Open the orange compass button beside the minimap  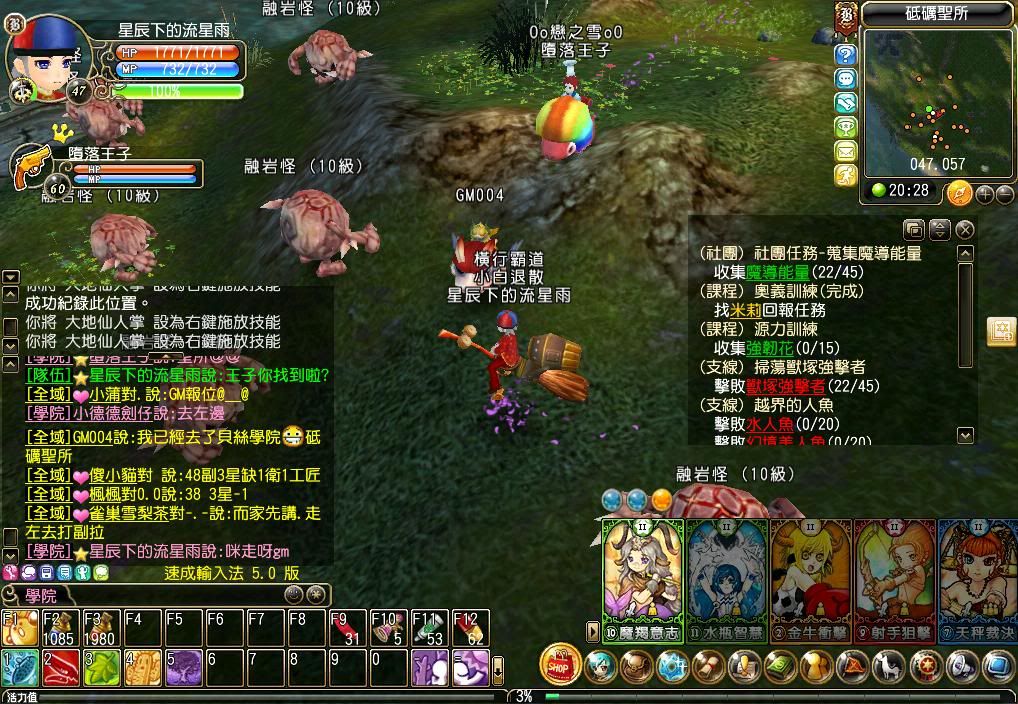[x=959, y=192]
